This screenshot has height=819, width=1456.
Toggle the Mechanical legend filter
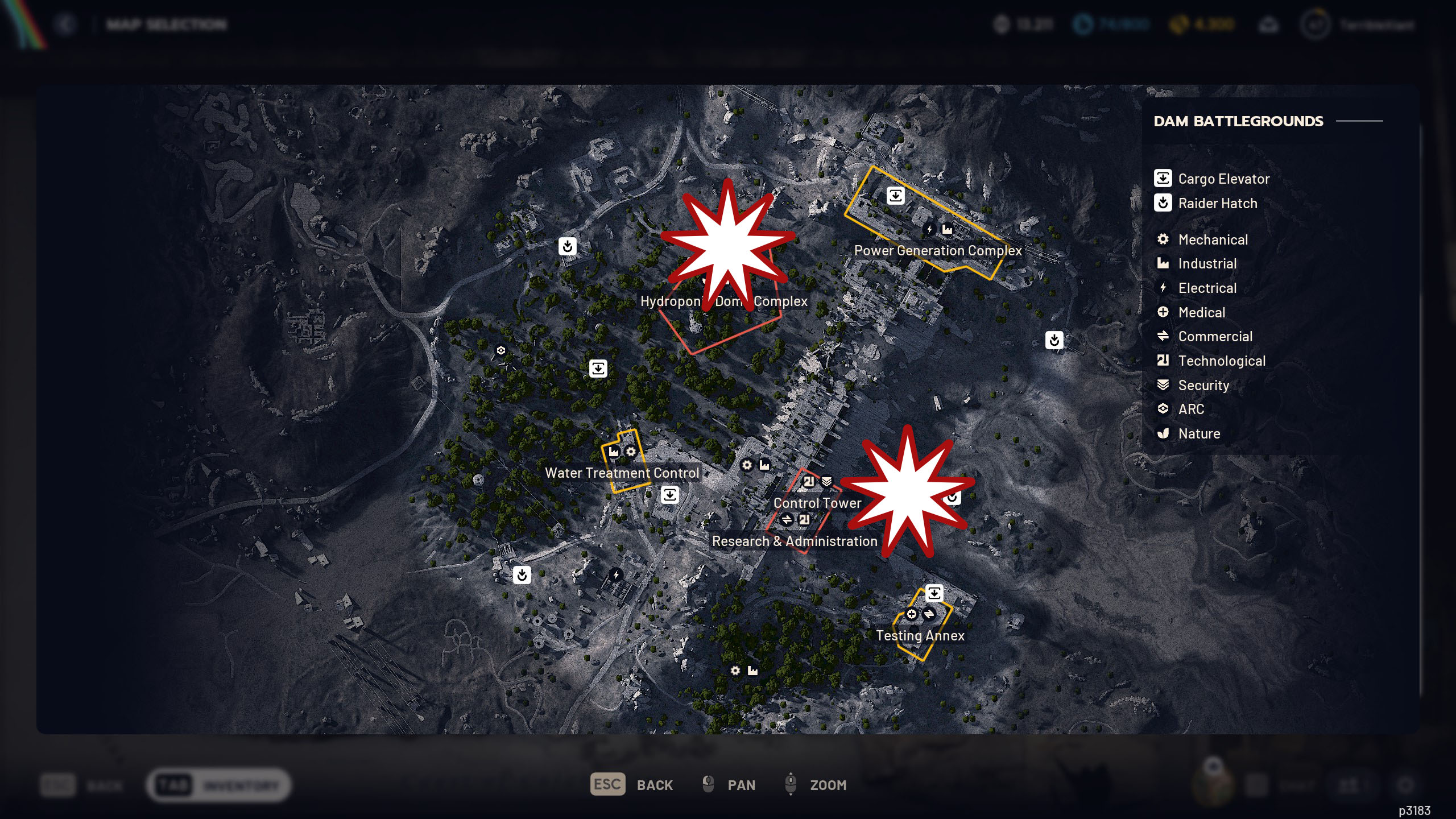(x=1212, y=240)
